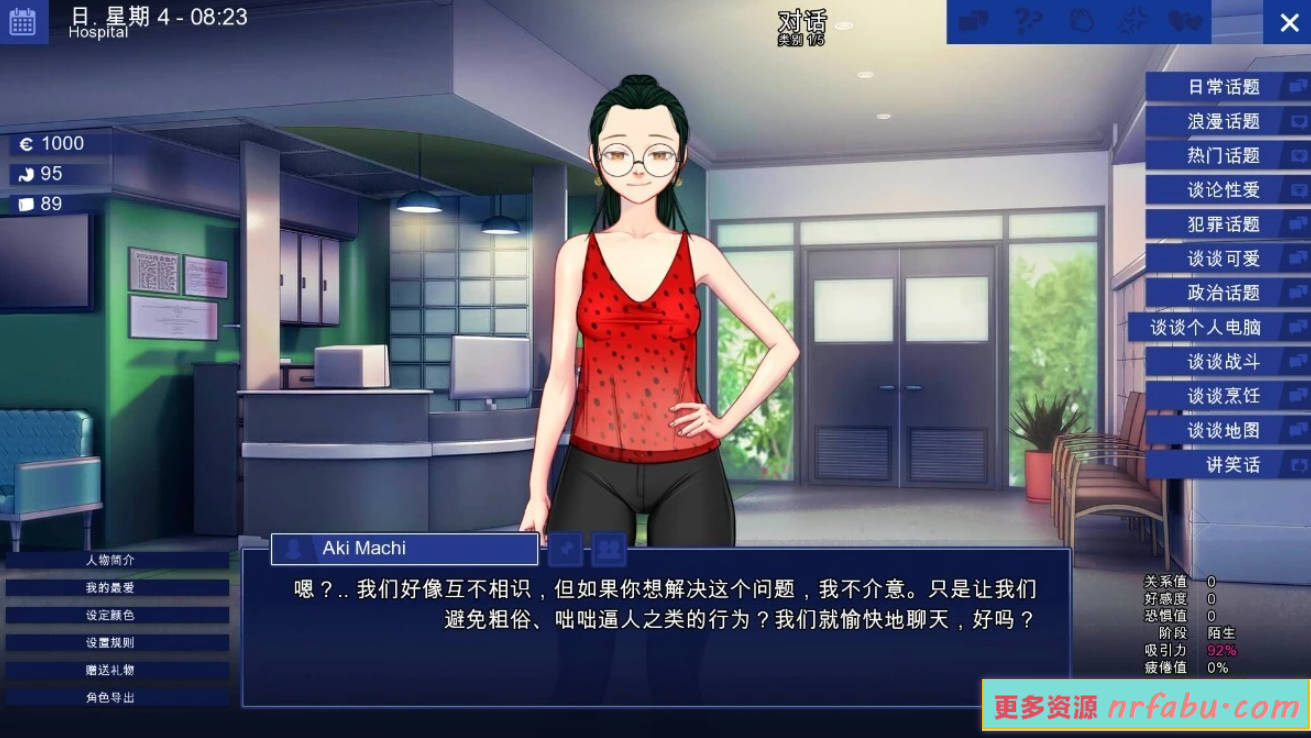Click the calendar icon in the top-left corner
The width and height of the screenshot is (1311, 738).
coord(22,20)
